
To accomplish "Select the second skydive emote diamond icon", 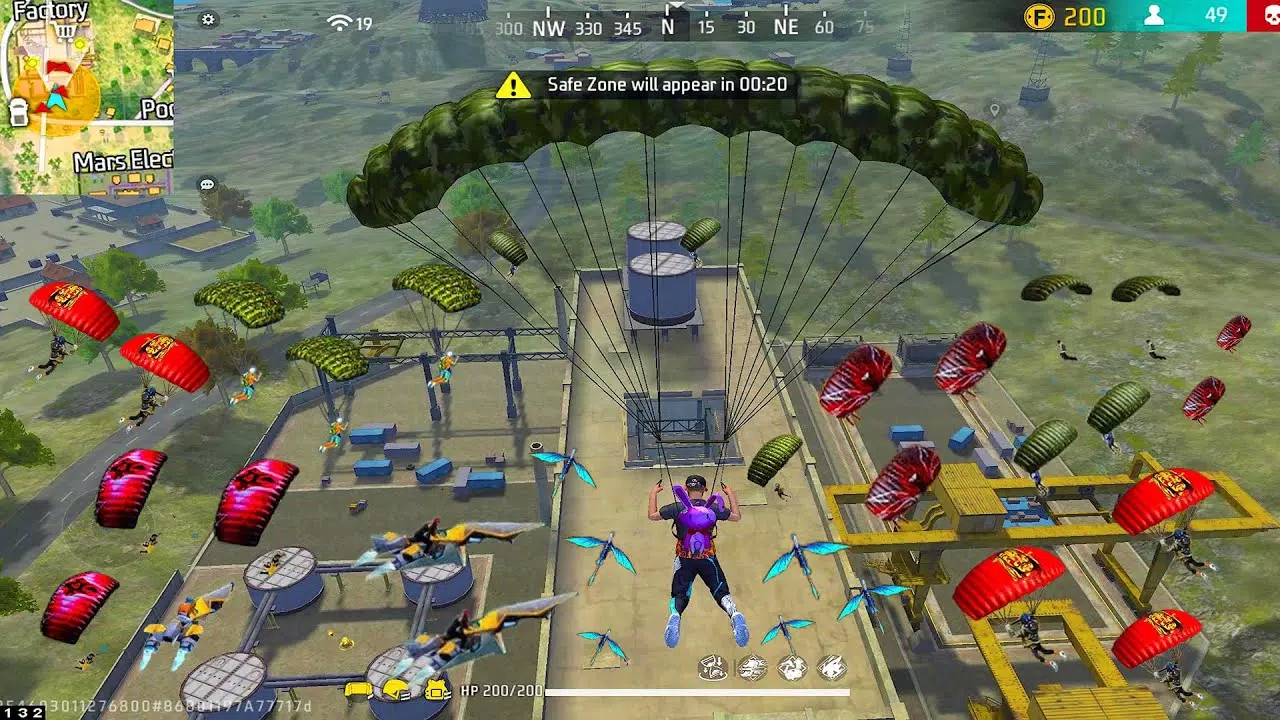I will point(752,666).
